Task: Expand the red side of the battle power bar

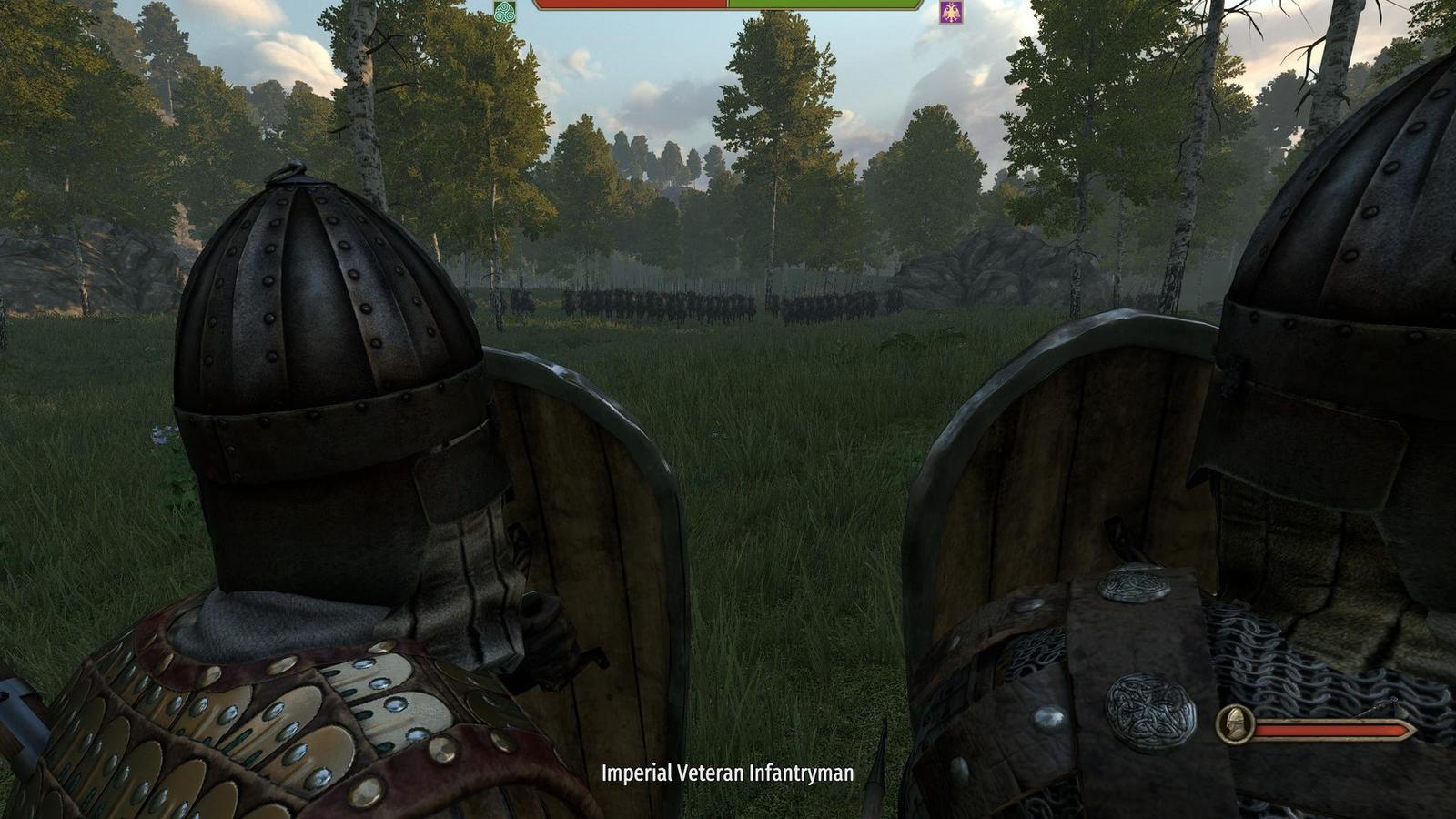Action: click(628, 9)
